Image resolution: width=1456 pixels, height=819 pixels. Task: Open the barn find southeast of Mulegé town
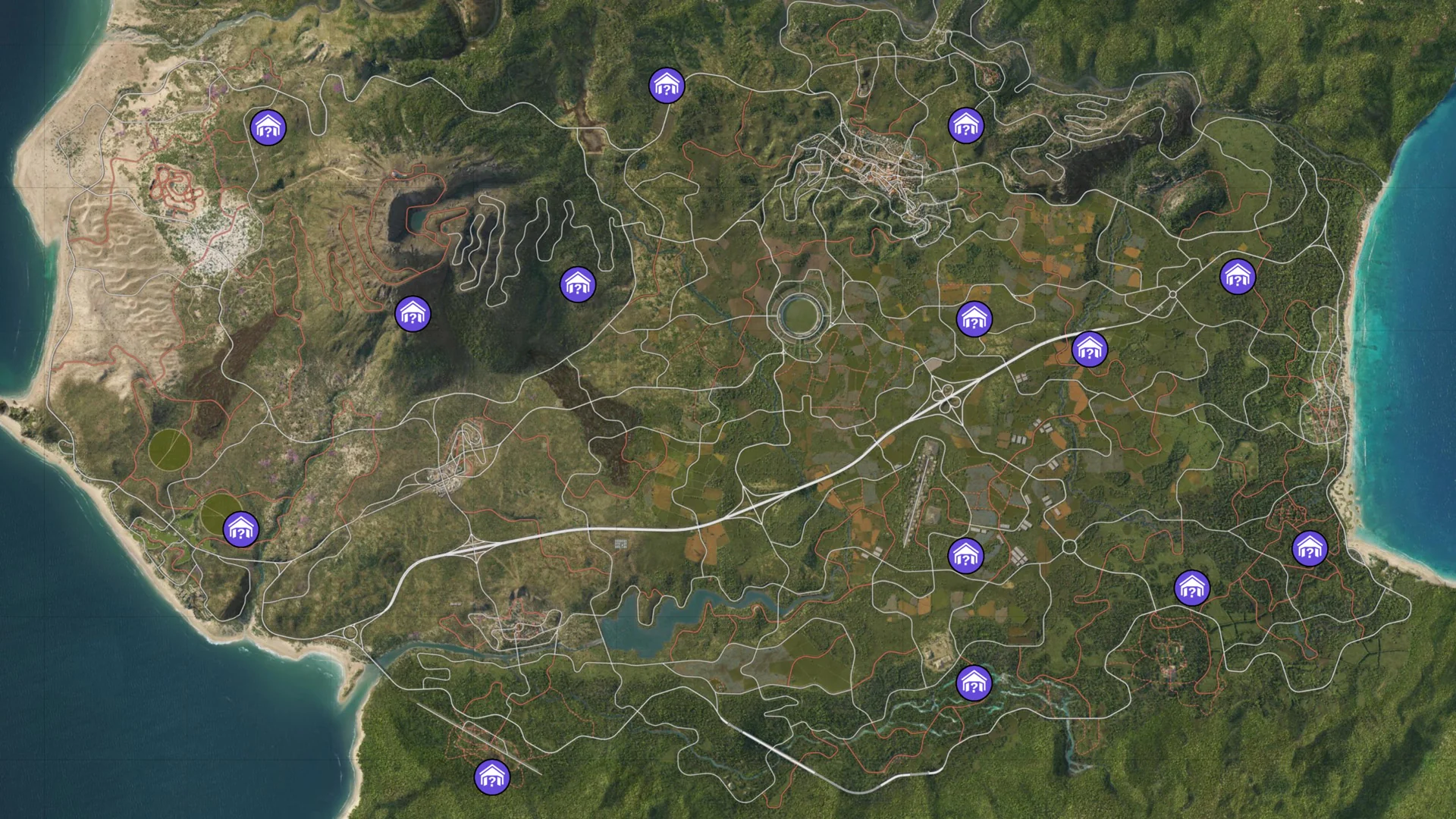tap(965, 124)
